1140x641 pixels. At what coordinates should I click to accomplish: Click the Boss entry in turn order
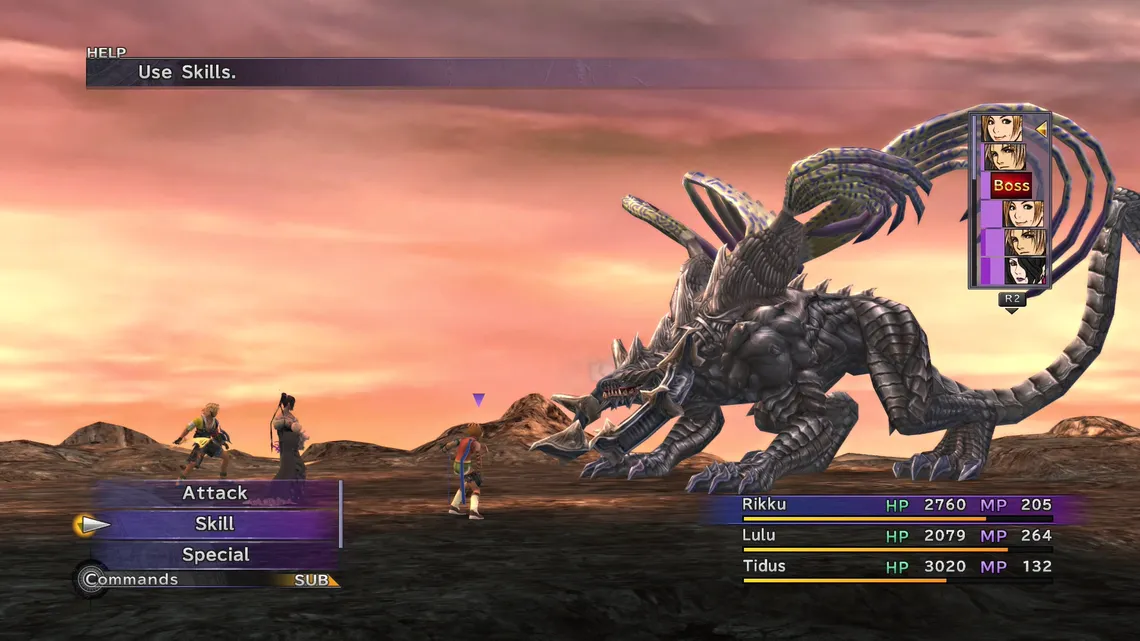tap(1011, 185)
